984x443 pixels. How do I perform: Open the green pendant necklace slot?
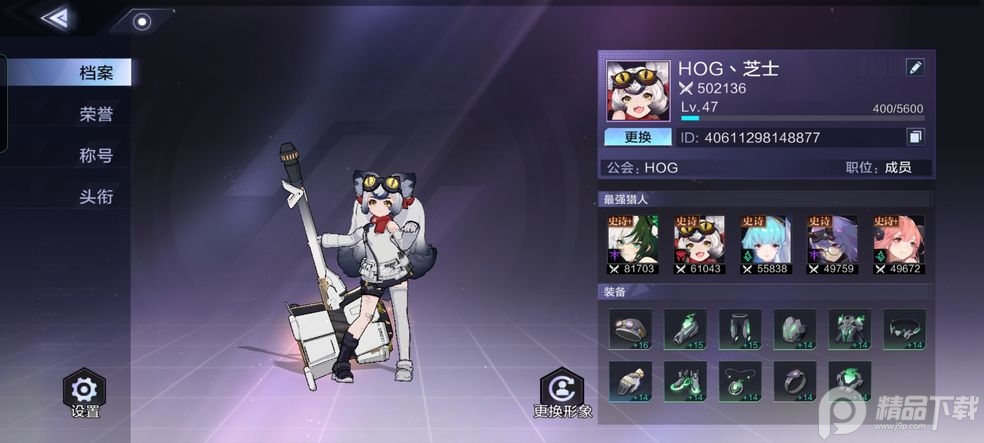(740, 381)
